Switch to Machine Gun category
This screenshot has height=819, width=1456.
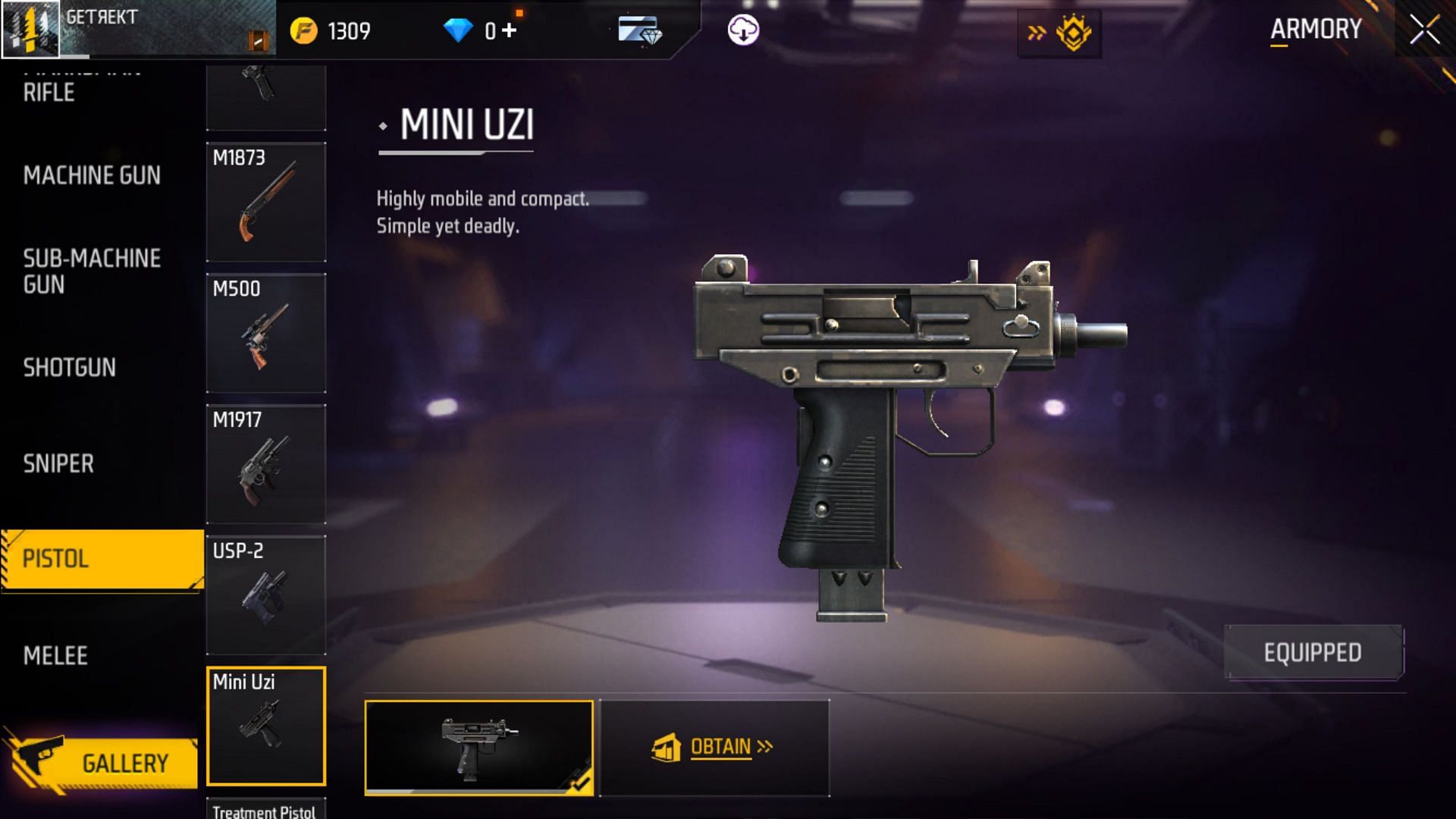(x=92, y=175)
